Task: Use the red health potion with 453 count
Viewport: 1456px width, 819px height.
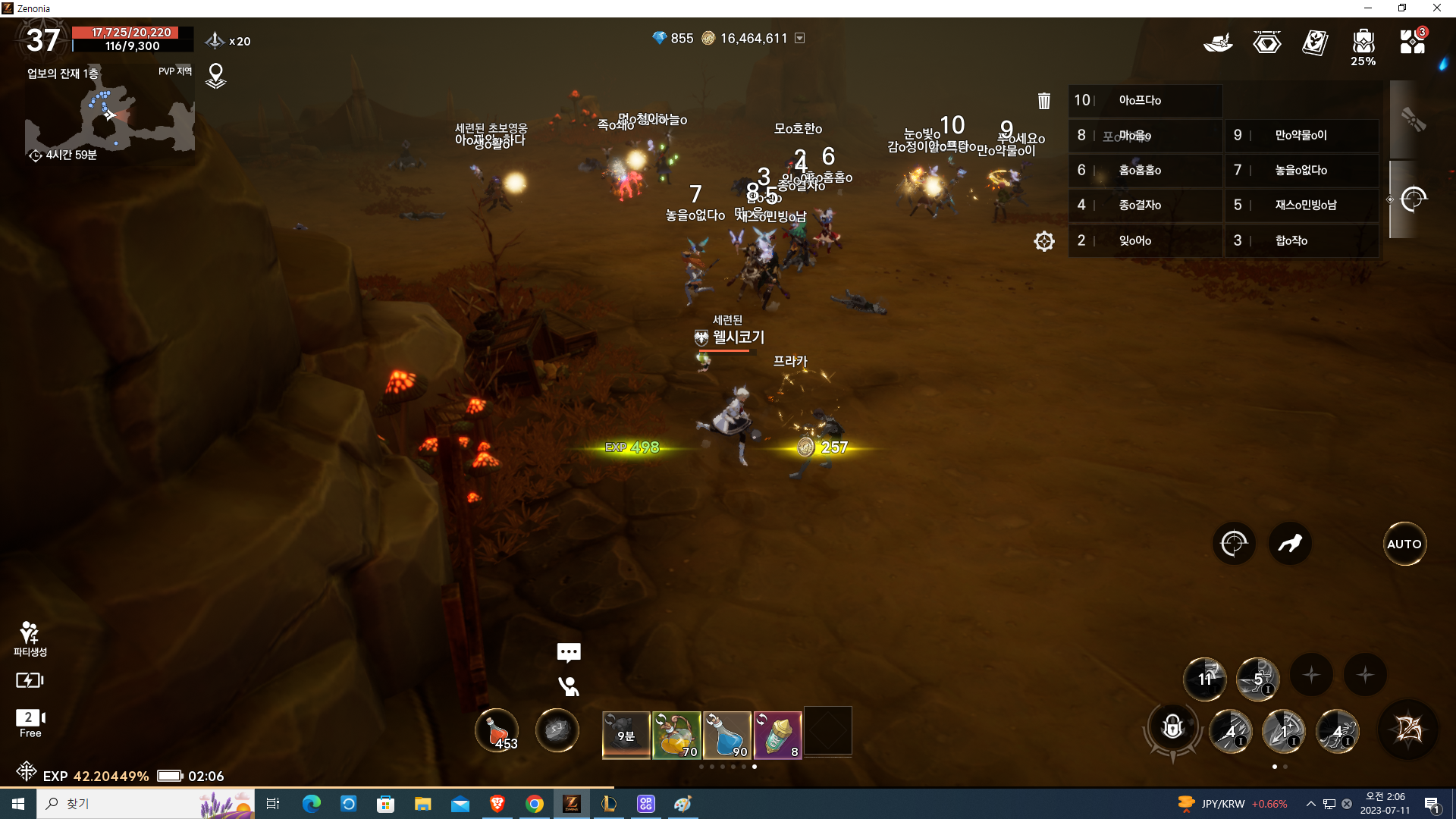Action: tap(497, 730)
